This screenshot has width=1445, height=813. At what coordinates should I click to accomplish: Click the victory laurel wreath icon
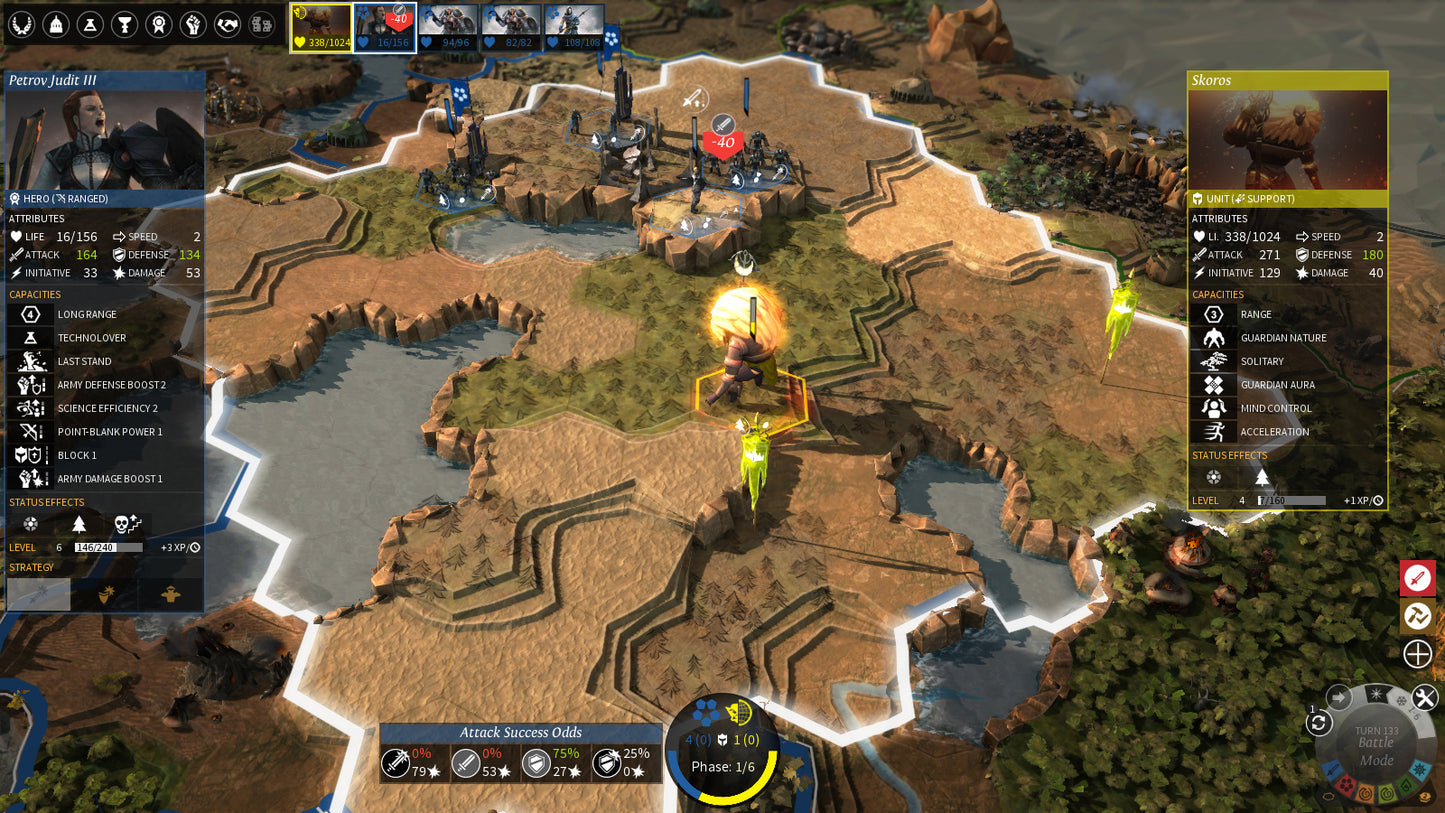click(x=22, y=24)
